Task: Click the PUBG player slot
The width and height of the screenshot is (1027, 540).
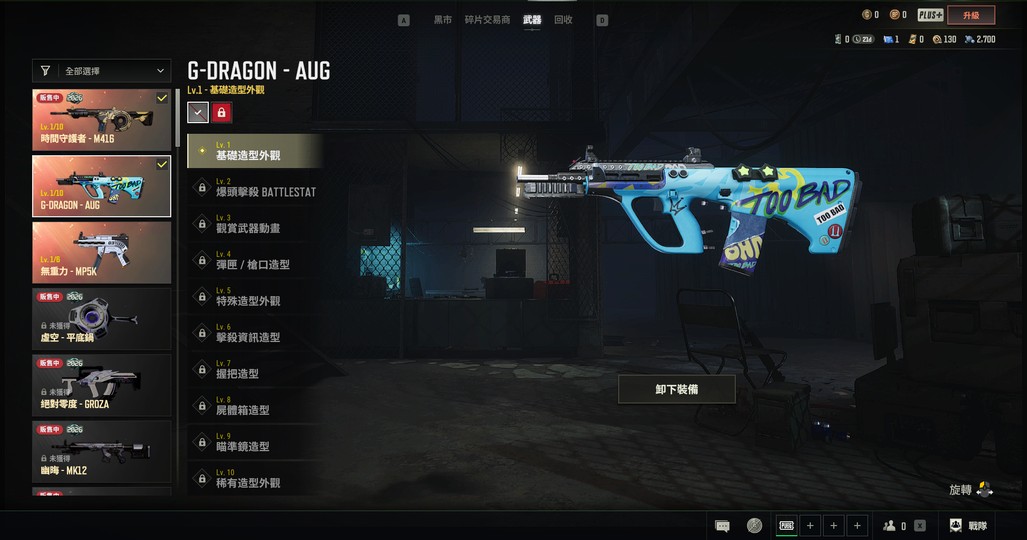Action: [x=787, y=526]
